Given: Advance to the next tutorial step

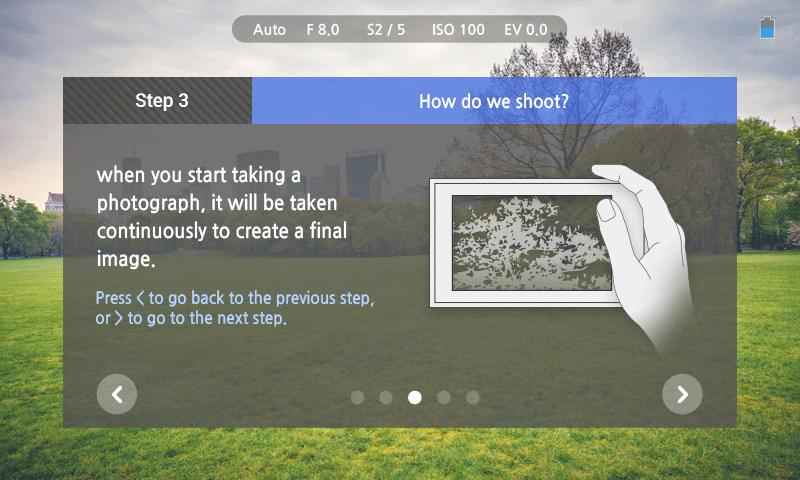Looking at the screenshot, I should 682,394.
